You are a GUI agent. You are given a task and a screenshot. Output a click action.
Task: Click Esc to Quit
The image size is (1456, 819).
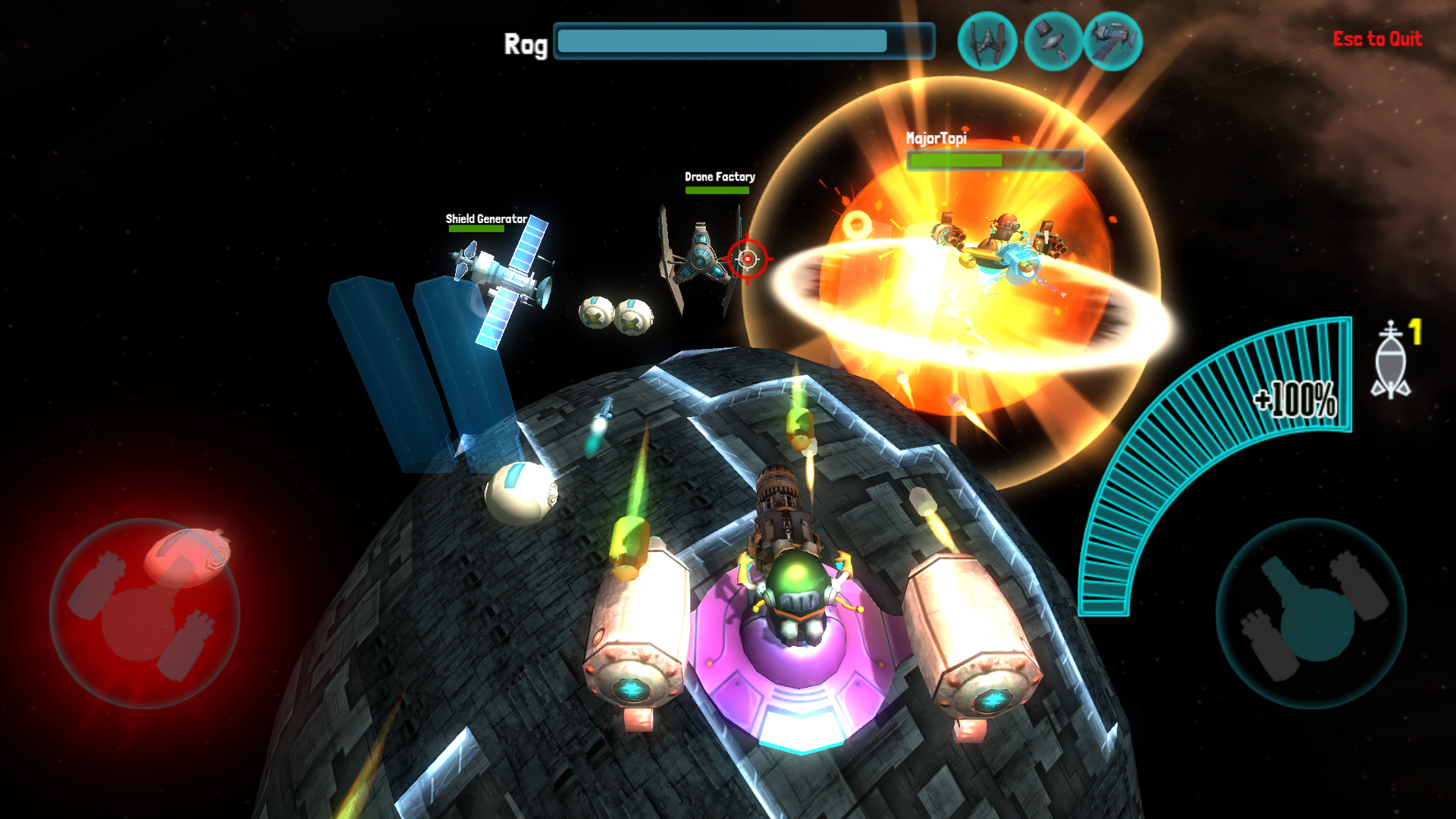click(x=1379, y=39)
